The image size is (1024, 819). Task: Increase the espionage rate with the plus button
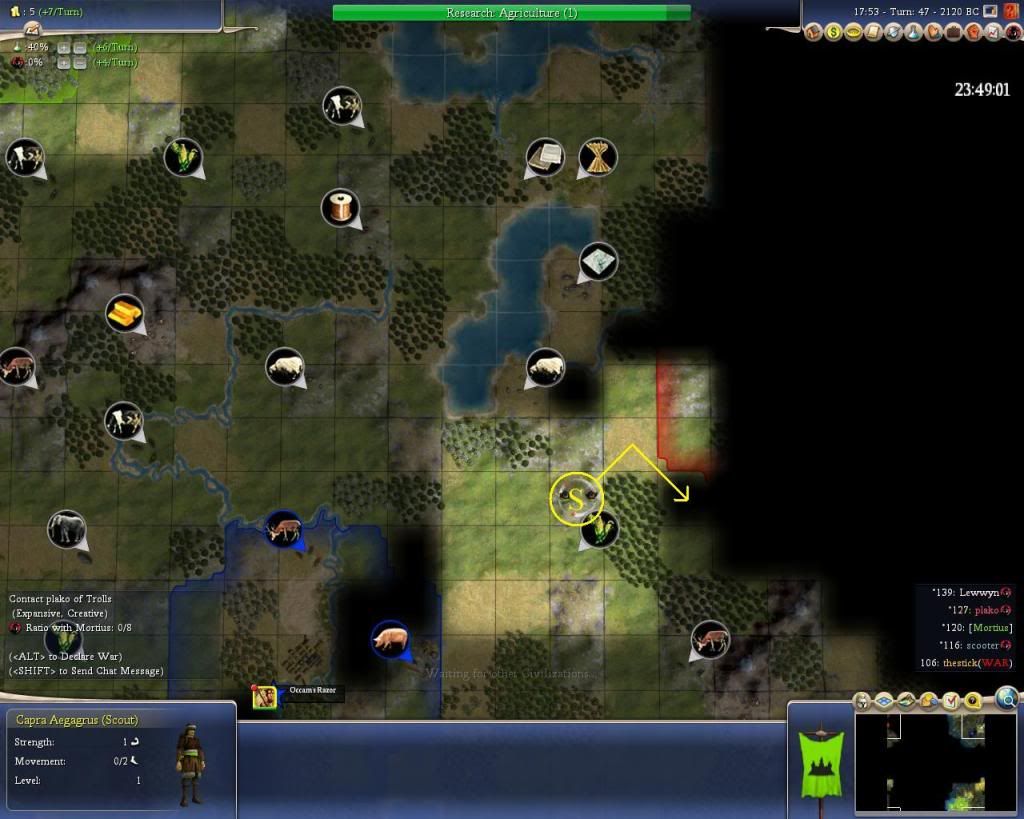tap(63, 62)
